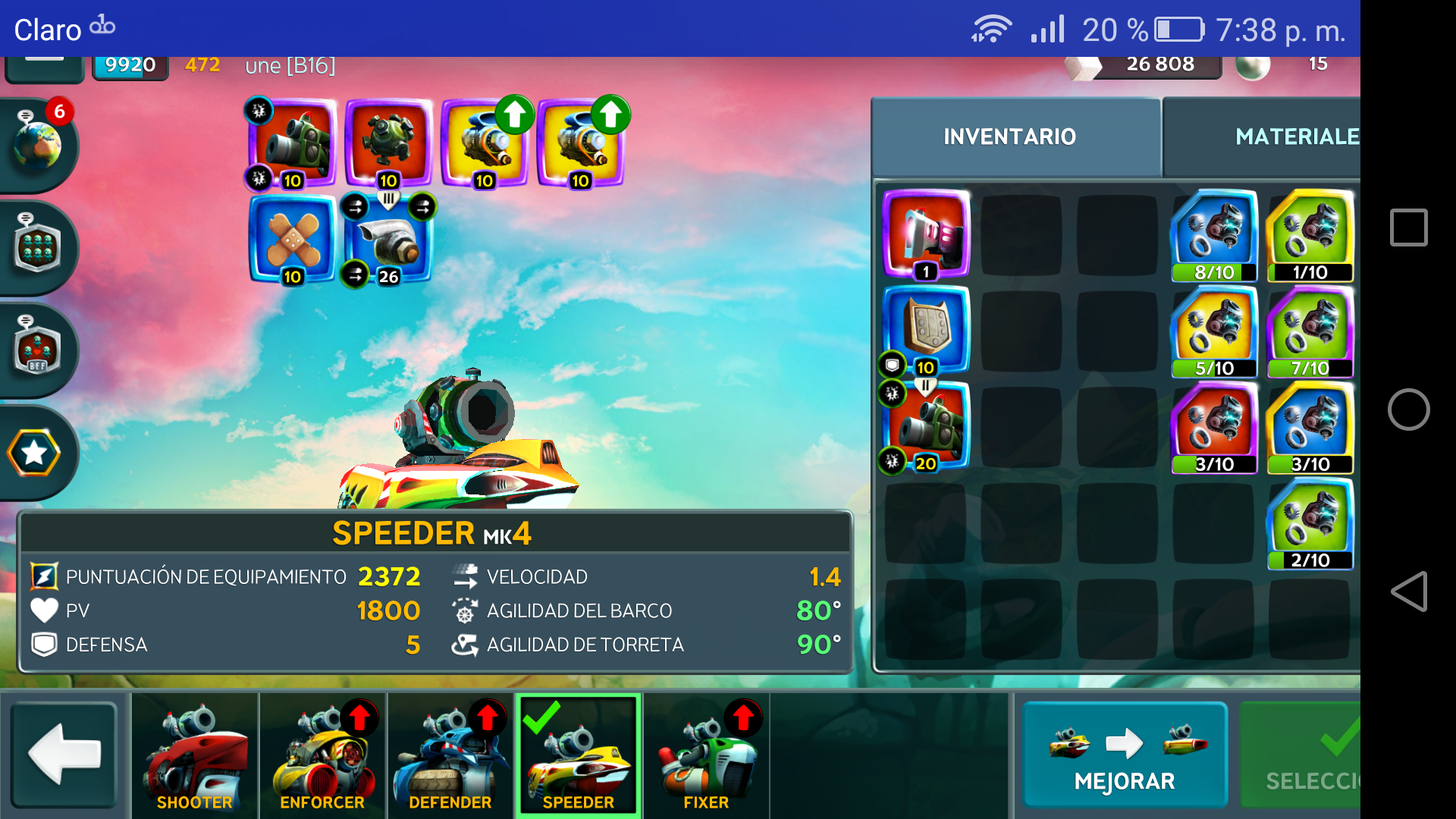This screenshot has height=819, width=1456.
Task: Open the star hexagon menu
Action: pos(34,453)
